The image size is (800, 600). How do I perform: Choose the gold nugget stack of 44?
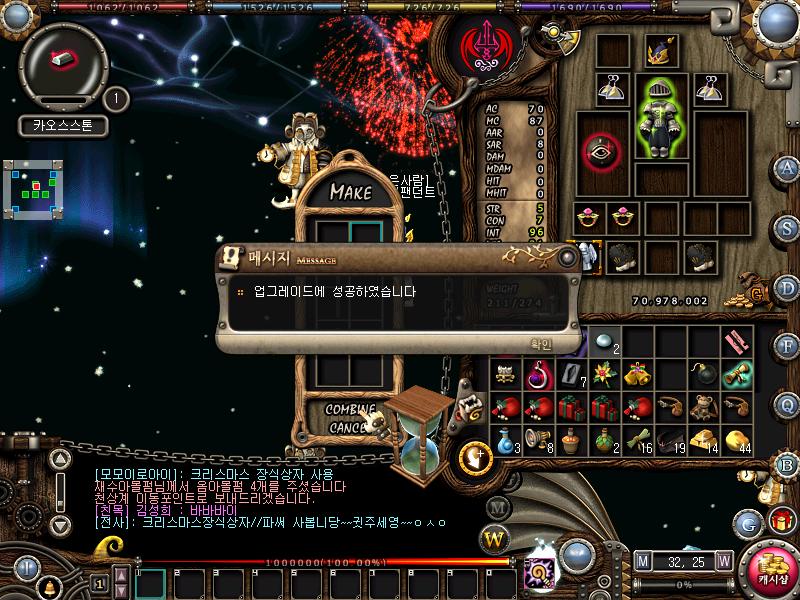737,440
